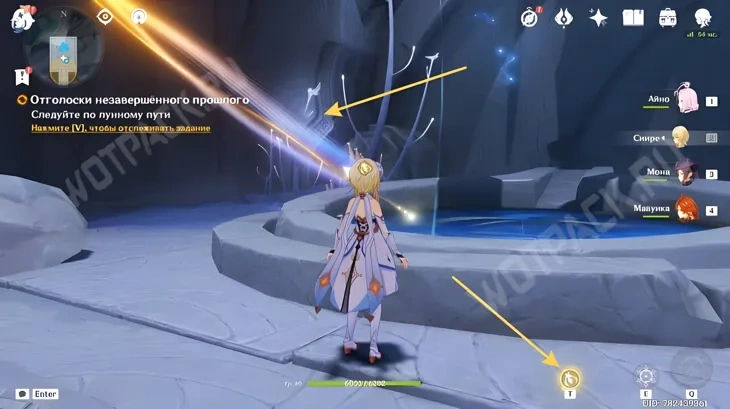Open the Events flame icon
The image size is (730, 409).
pyautogui.click(x=564, y=17)
